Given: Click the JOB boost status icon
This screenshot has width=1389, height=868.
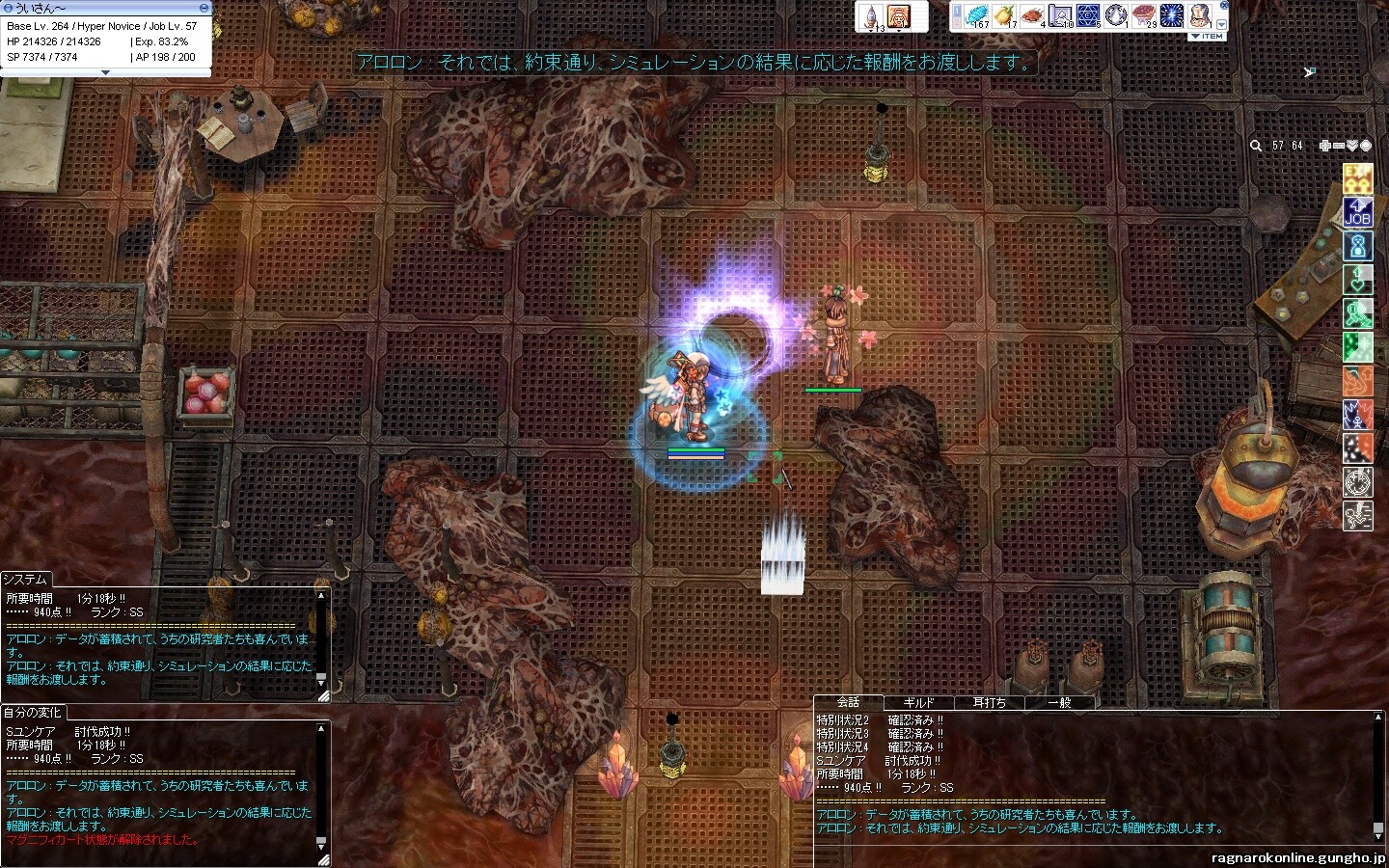Looking at the screenshot, I should pyautogui.click(x=1358, y=212).
